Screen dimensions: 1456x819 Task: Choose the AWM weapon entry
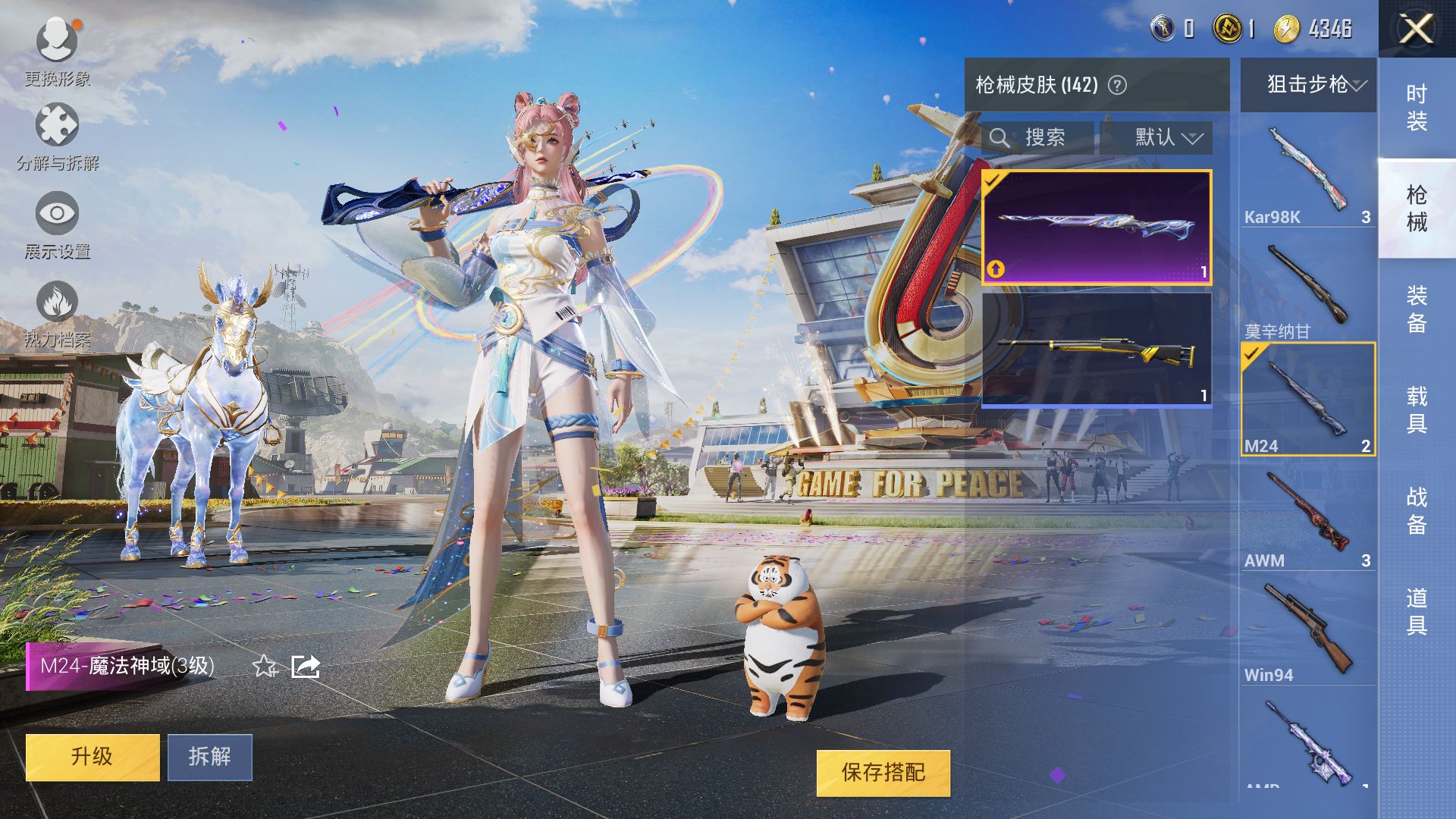tap(1307, 519)
